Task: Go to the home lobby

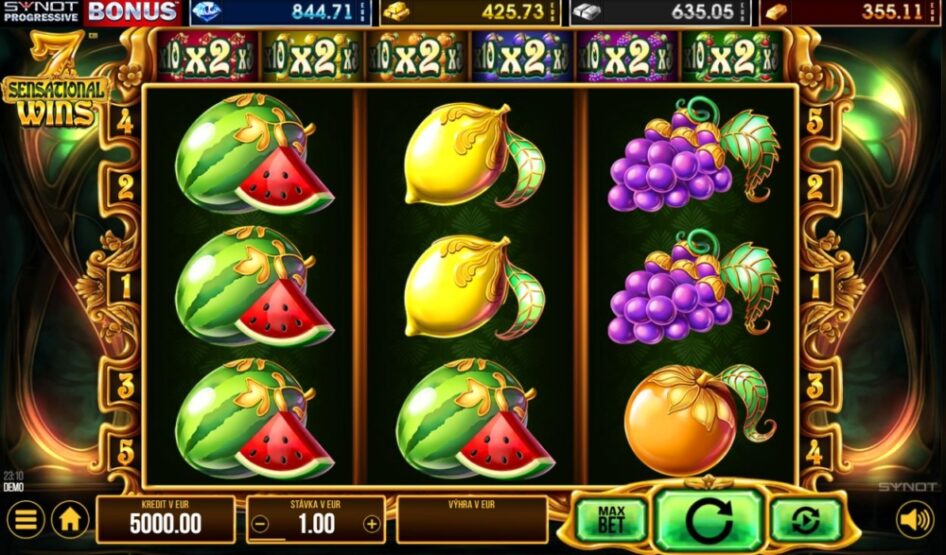Action: point(70,520)
